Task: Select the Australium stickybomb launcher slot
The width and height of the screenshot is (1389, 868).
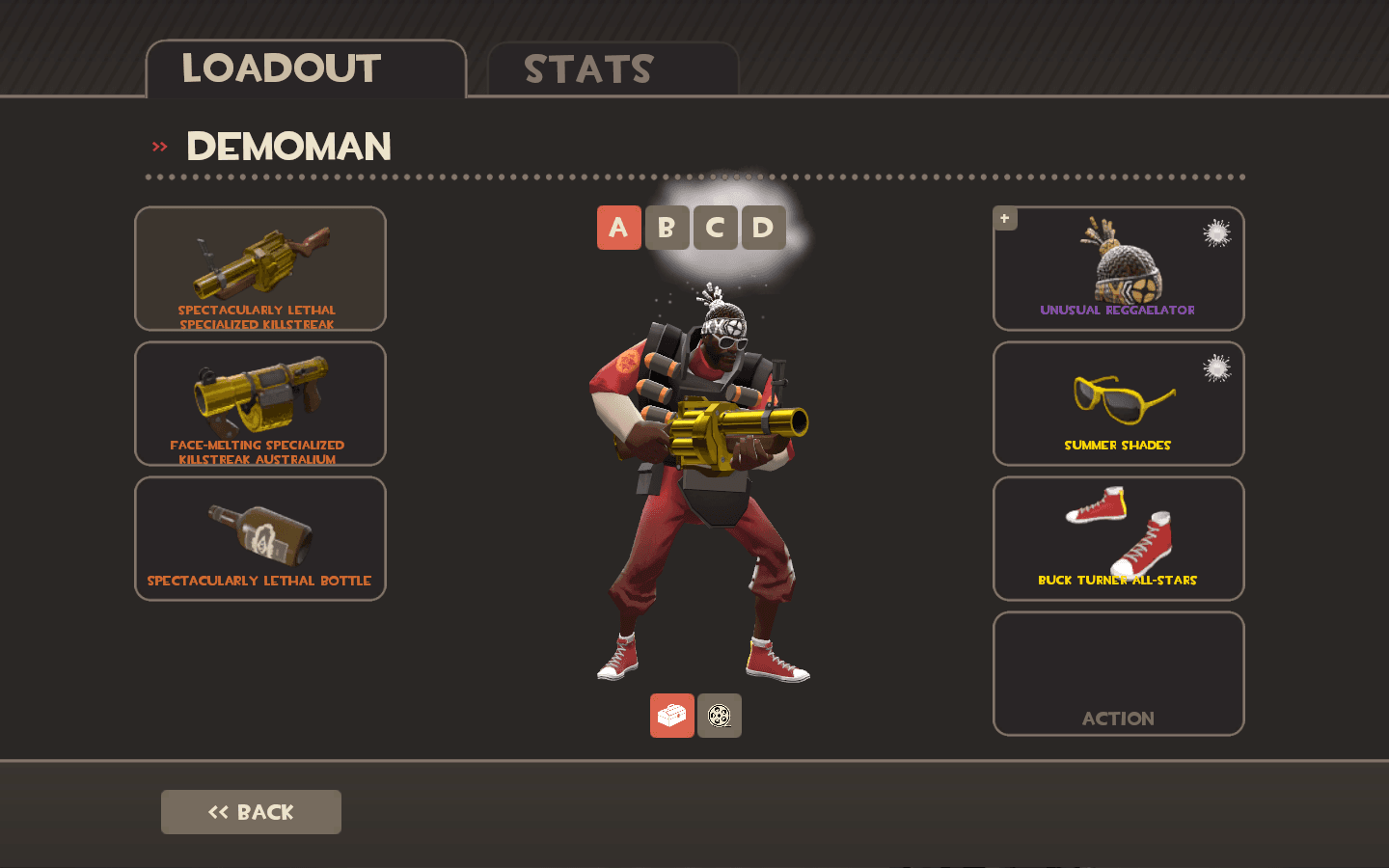Action: coord(260,403)
